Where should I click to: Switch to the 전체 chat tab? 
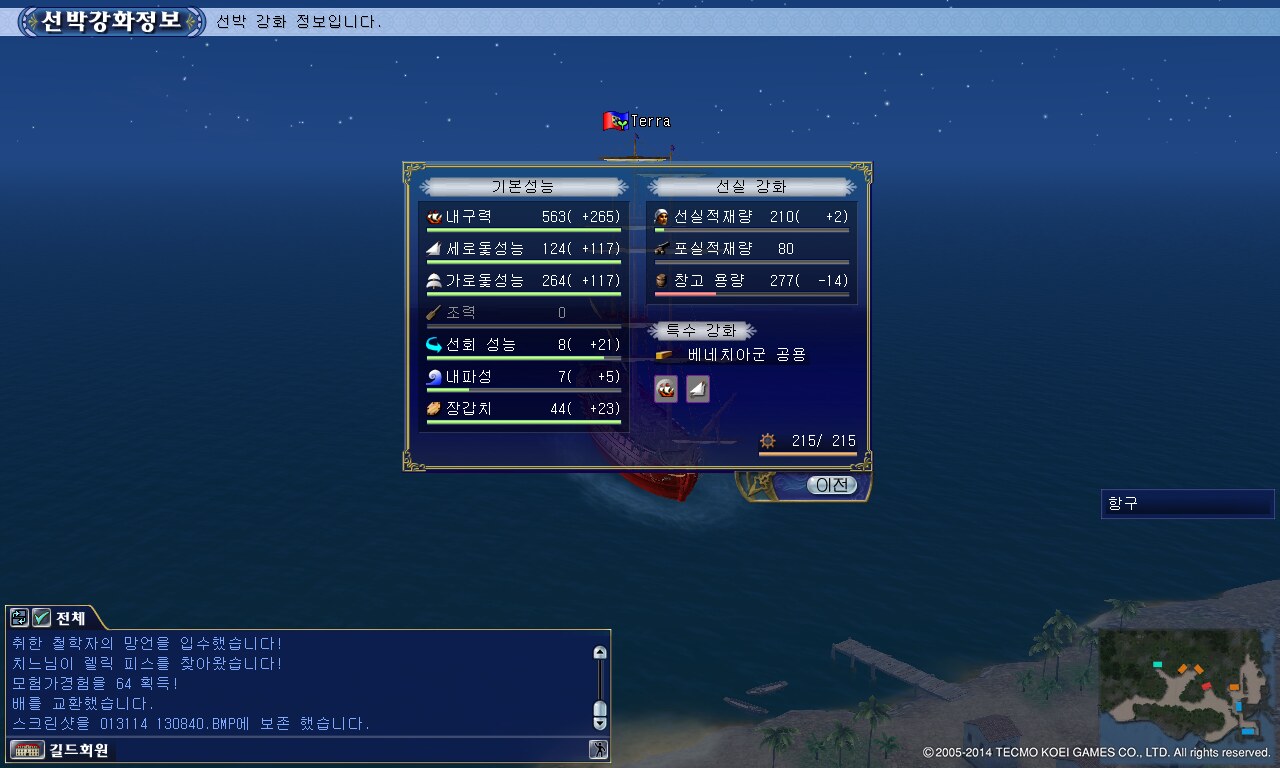coord(70,618)
